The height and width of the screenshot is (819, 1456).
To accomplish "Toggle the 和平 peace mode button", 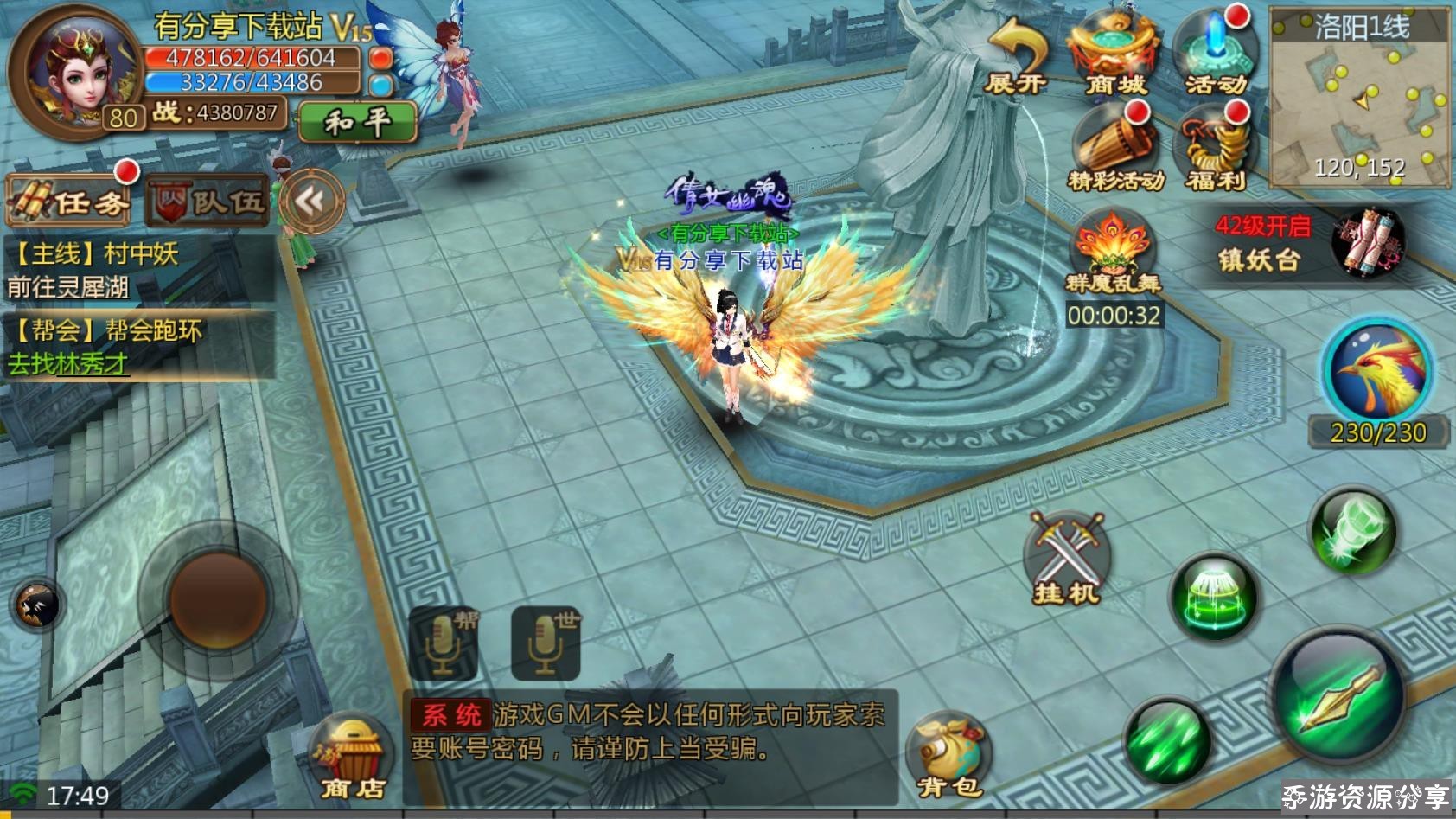I will tap(357, 122).
